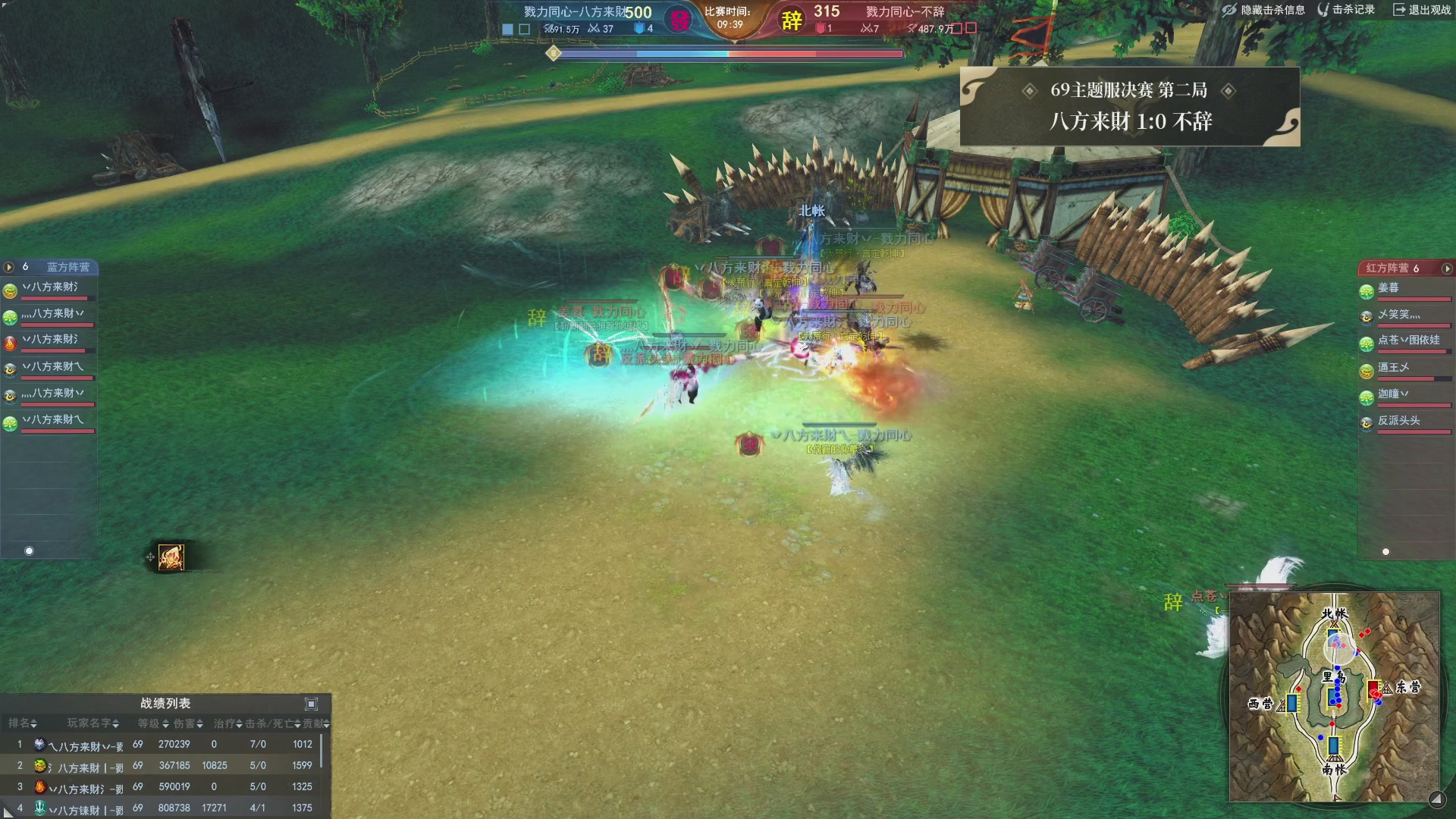The image size is (1456, 819).
Task: Sort scoreboard by 伤害 damage column
Action: 188,723
